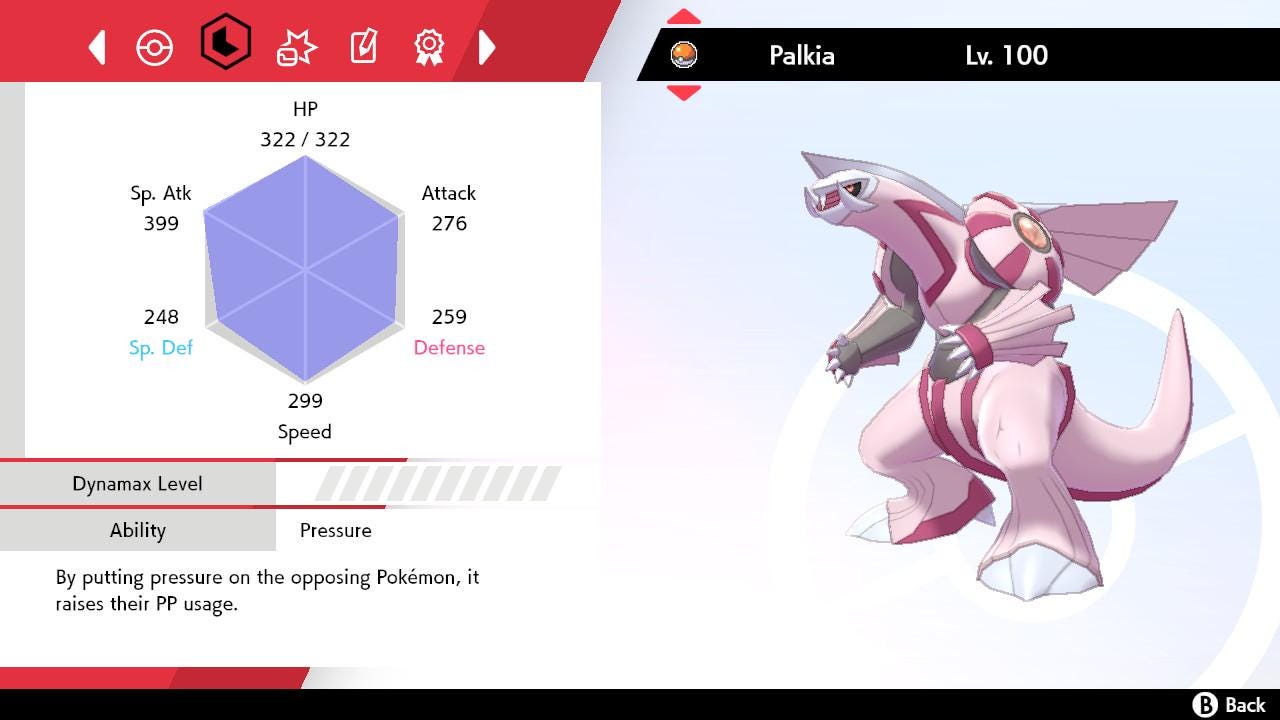Open the ribbons tab
Viewport: 1280px width, 720px height.
(429, 46)
